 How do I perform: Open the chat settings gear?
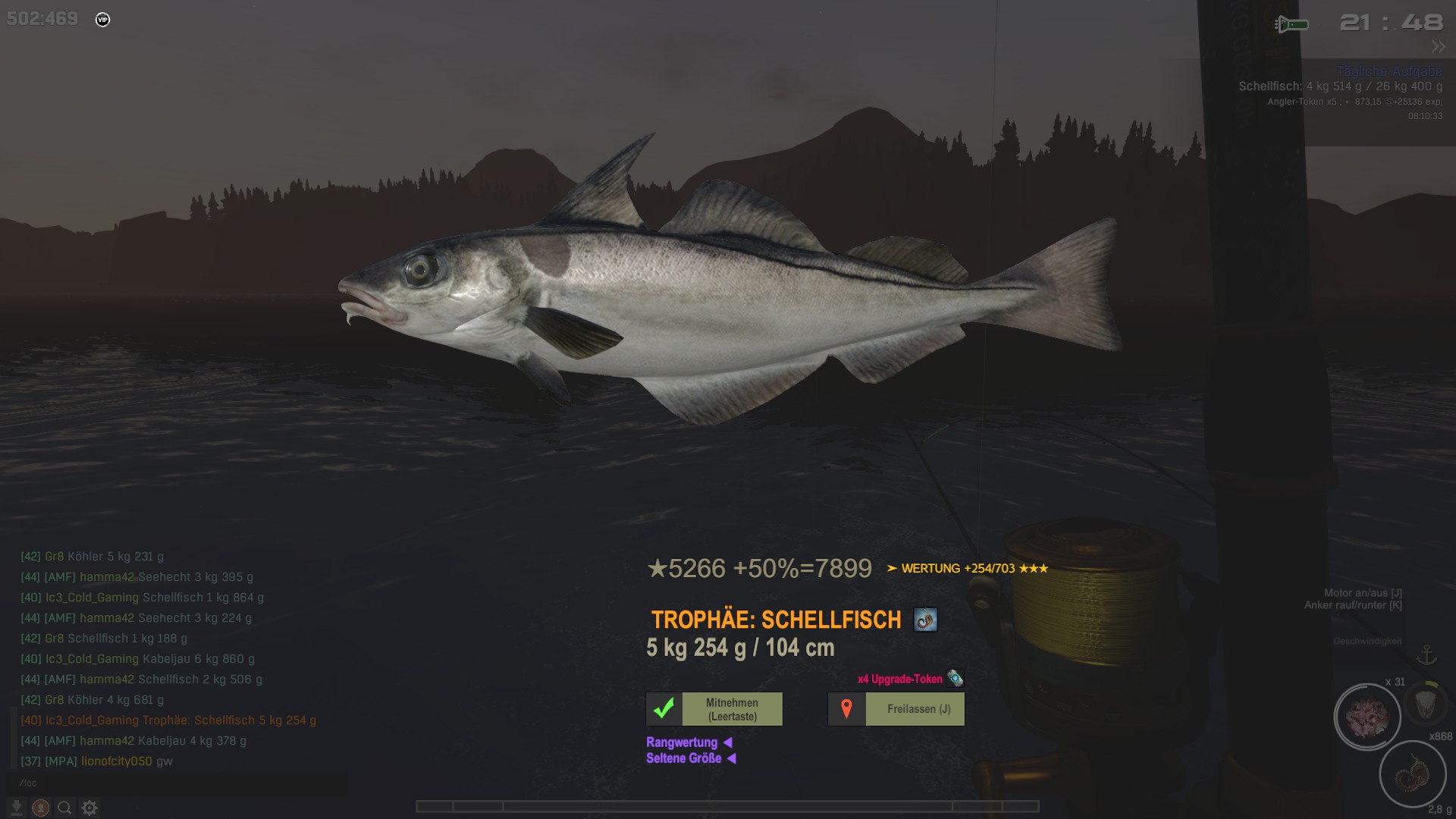click(x=89, y=808)
